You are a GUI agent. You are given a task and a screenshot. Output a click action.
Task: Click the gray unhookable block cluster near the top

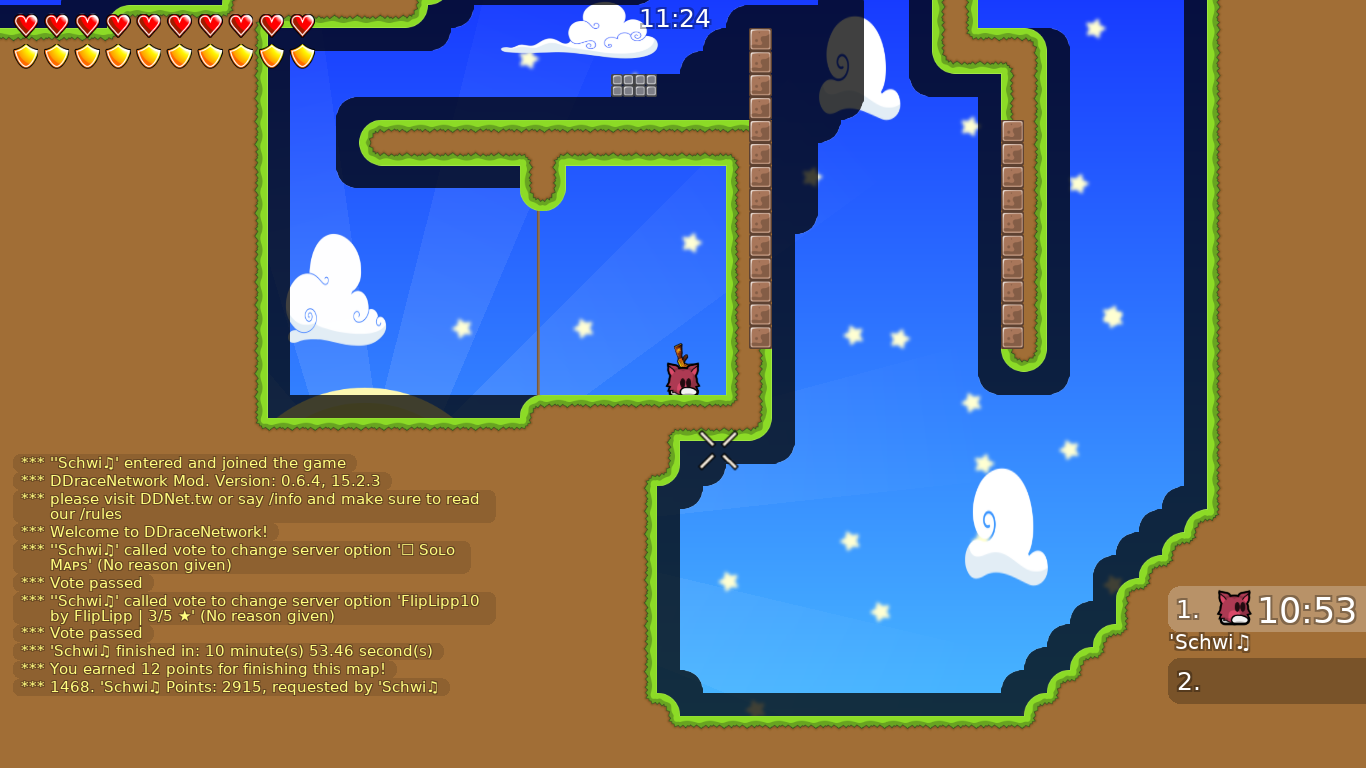(x=632, y=87)
